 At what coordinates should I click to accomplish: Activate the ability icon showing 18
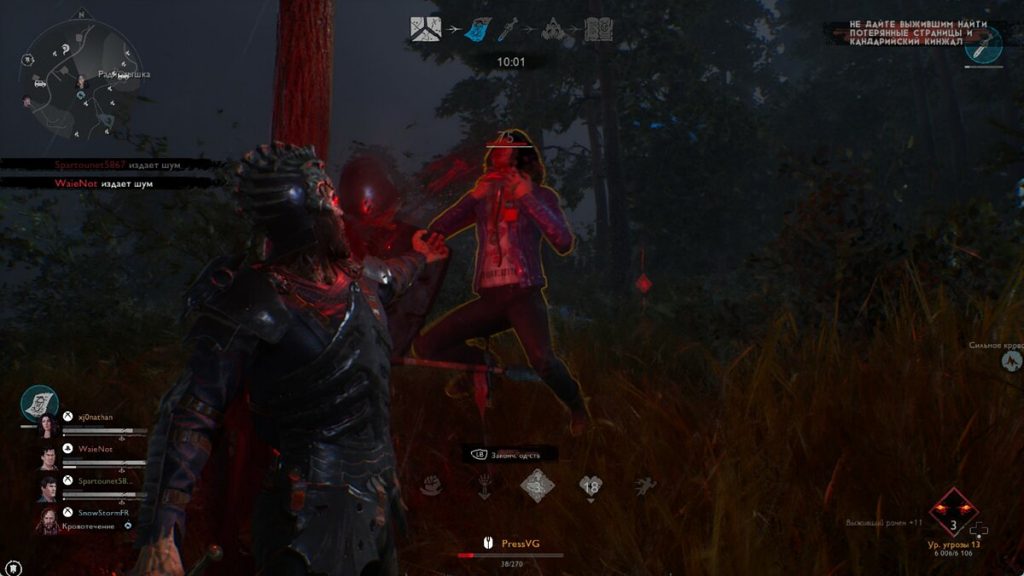(x=591, y=486)
